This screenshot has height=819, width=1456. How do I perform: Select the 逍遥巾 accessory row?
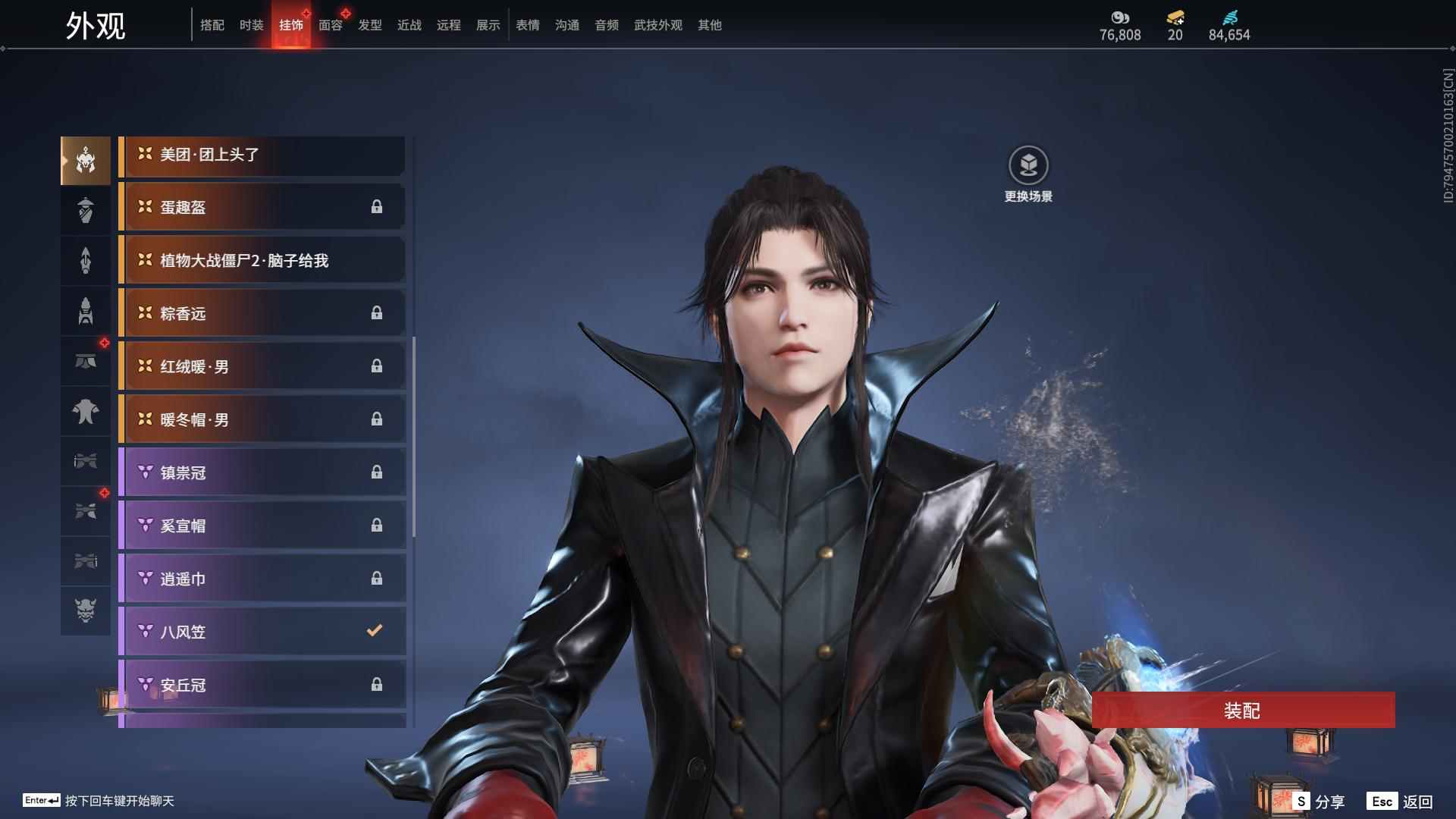pyautogui.click(x=262, y=579)
